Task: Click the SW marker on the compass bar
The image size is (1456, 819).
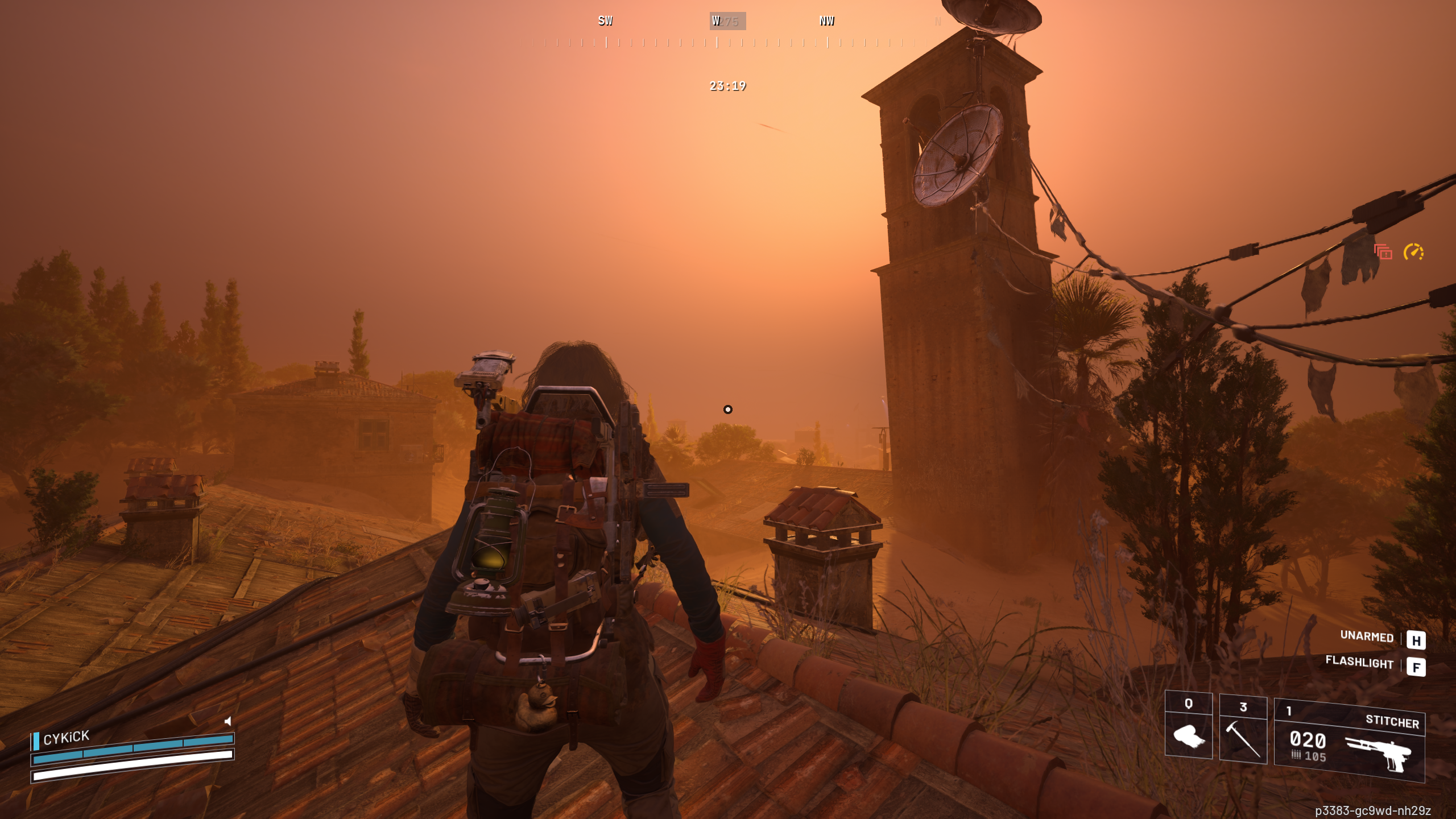Action: pyautogui.click(x=605, y=21)
